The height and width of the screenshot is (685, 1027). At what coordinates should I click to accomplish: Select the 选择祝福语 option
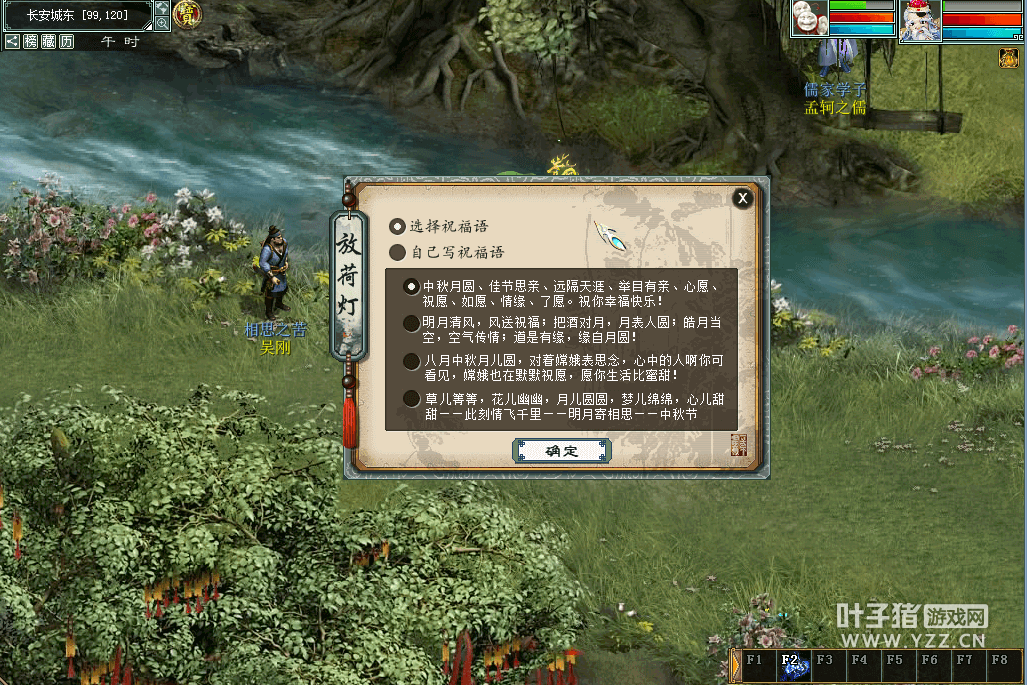point(398,227)
